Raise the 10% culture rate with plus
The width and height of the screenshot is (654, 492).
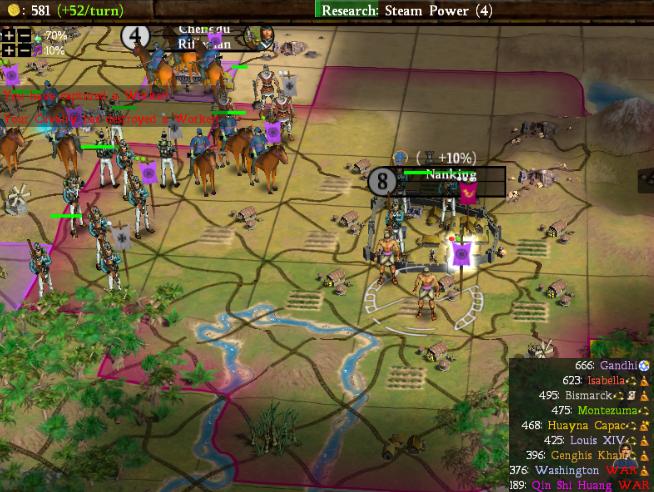[8, 50]
